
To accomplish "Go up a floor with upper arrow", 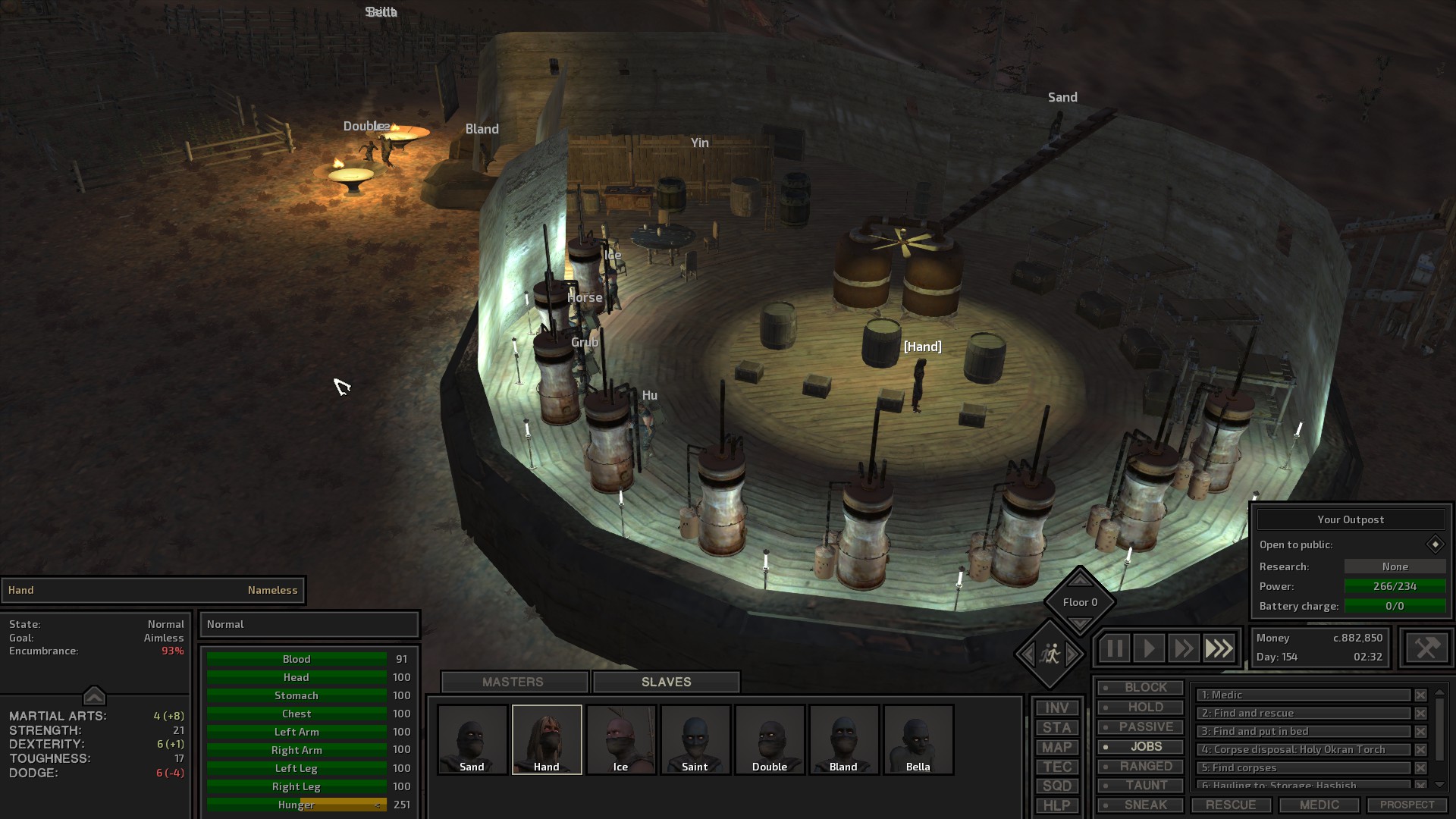I will pos(1080,580).
